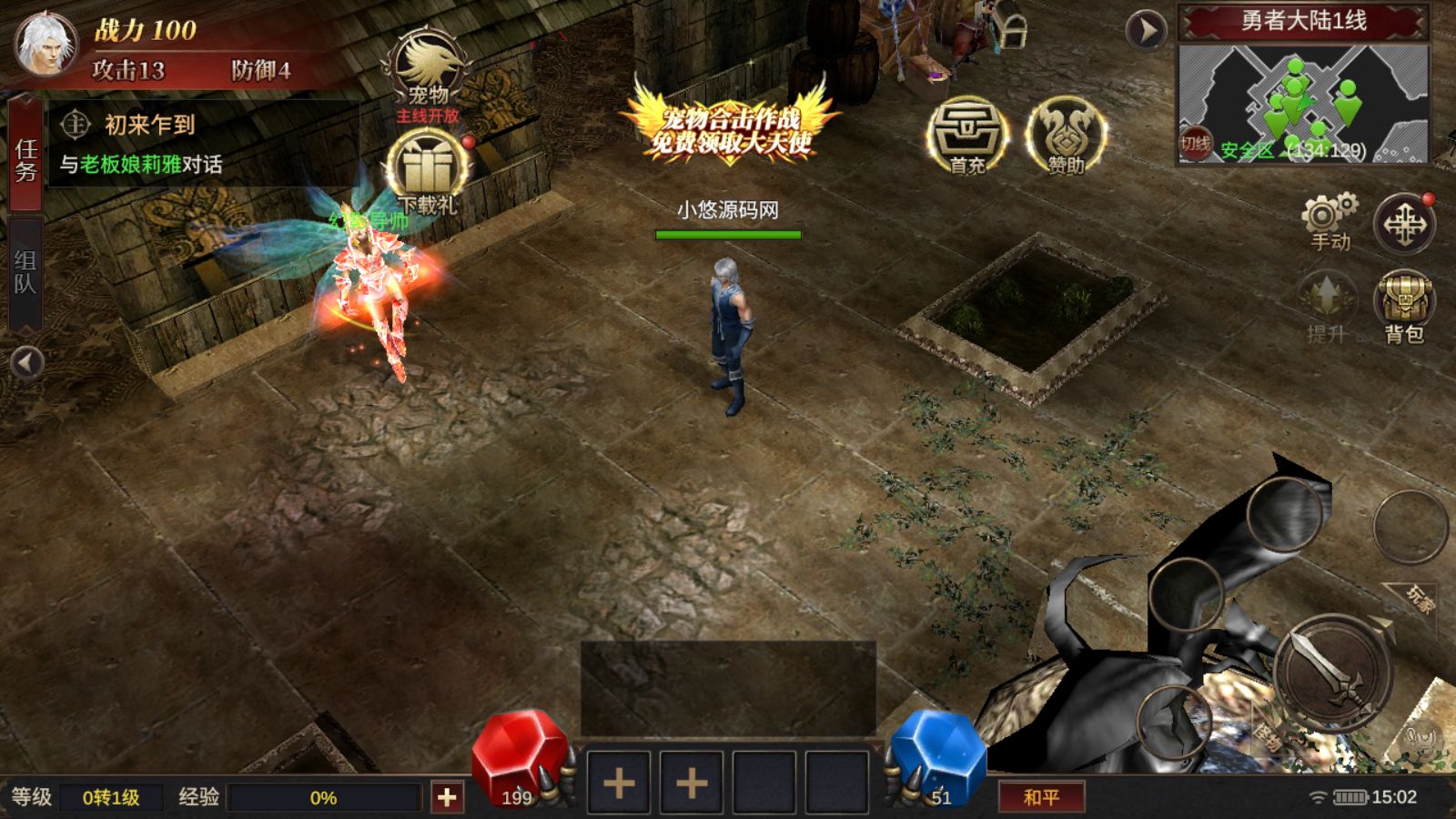Open the 背包 backpack
Image resolution: width=1456 pixels, height=819 pixels.
pyautogui.click(x=1404, y=307)
